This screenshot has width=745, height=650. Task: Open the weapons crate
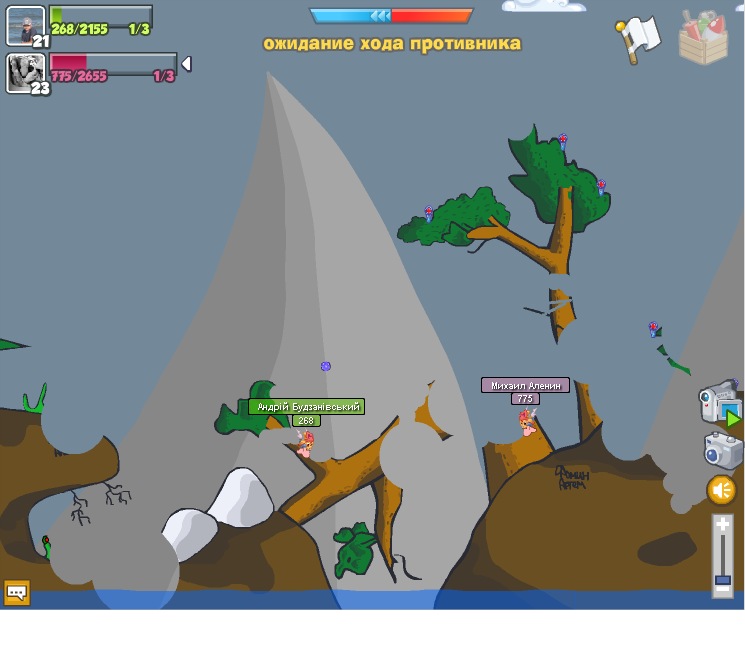[x=703, y=38]
